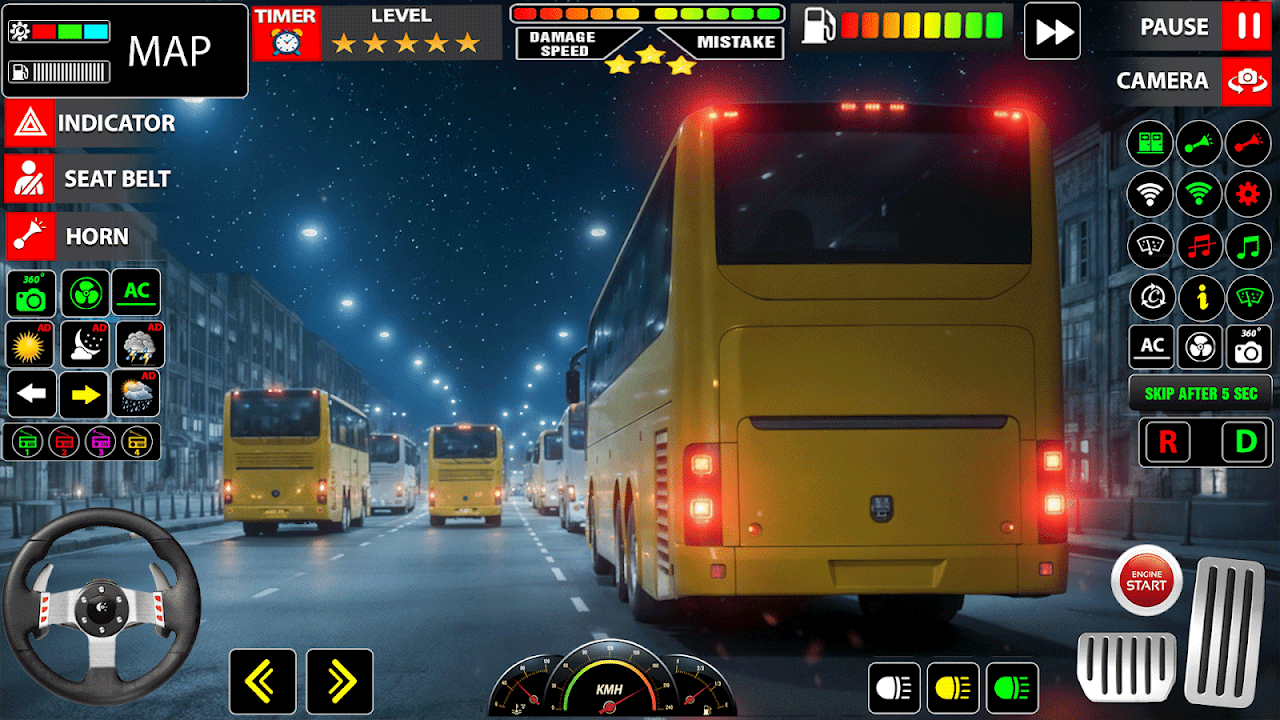The width and height of the screenshot is (1280, 720).
Task: Activate the white left arrow indicator
Action: pyautogui.click(x=32, y=395)
